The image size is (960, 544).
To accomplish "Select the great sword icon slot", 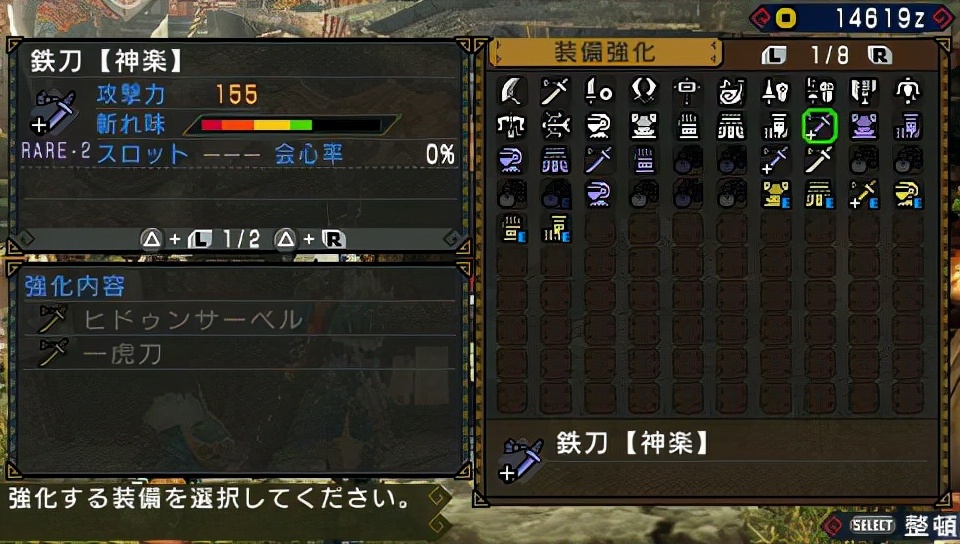I will (x=511, y=91).
